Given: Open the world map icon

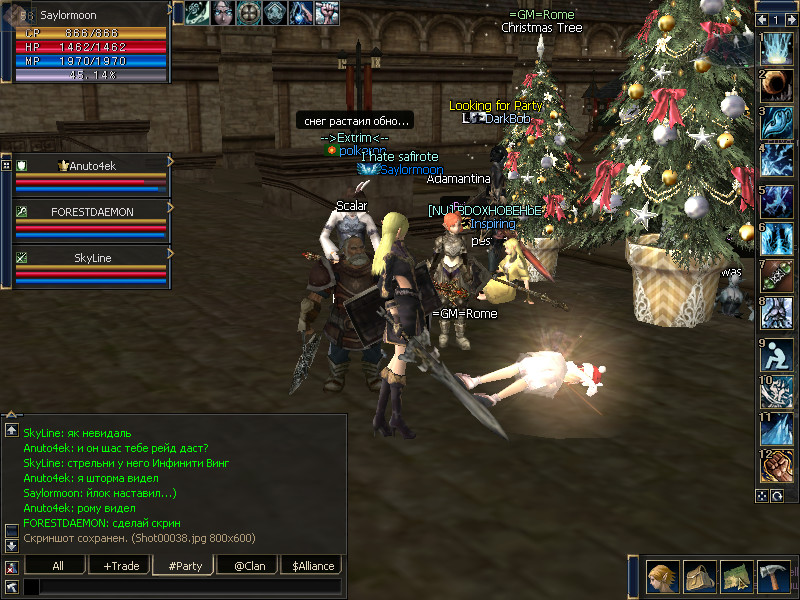Looking at the screenshot, I should [x=736, y=577].
